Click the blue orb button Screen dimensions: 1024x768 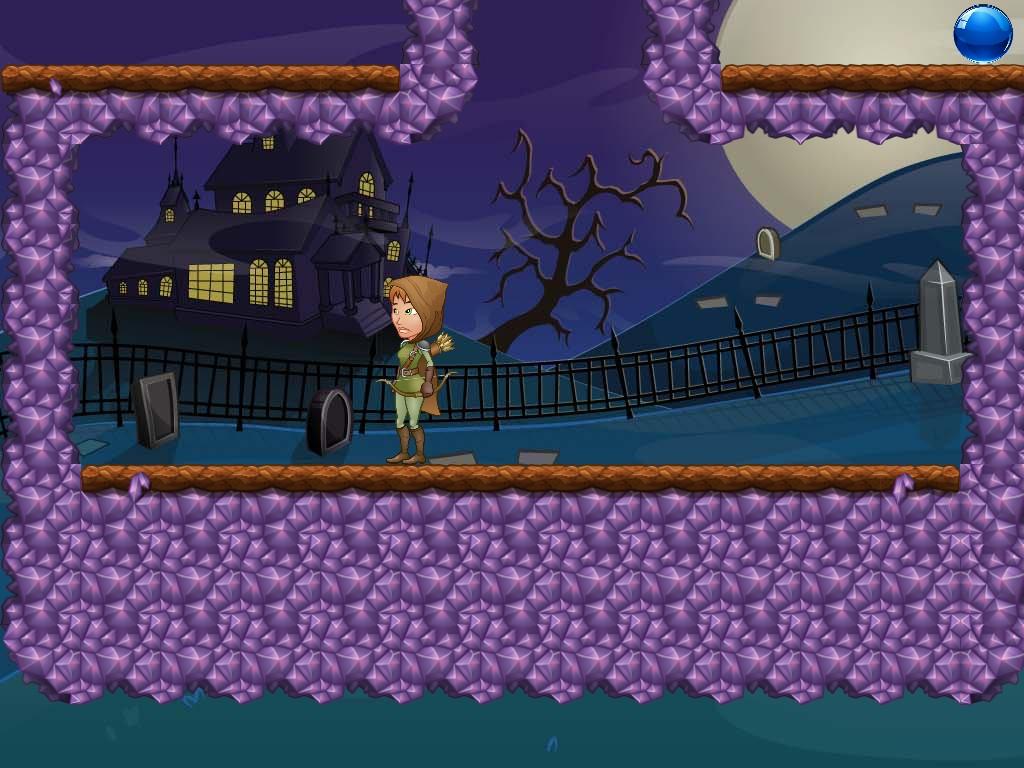(982, 34)
